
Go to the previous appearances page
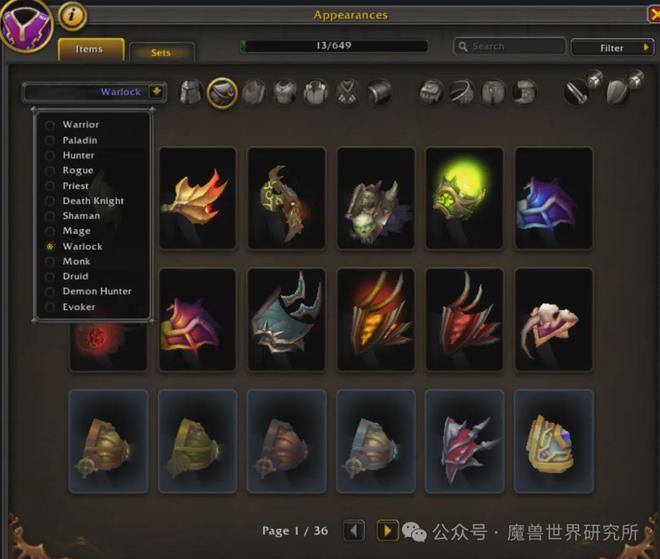pos(353,530)
